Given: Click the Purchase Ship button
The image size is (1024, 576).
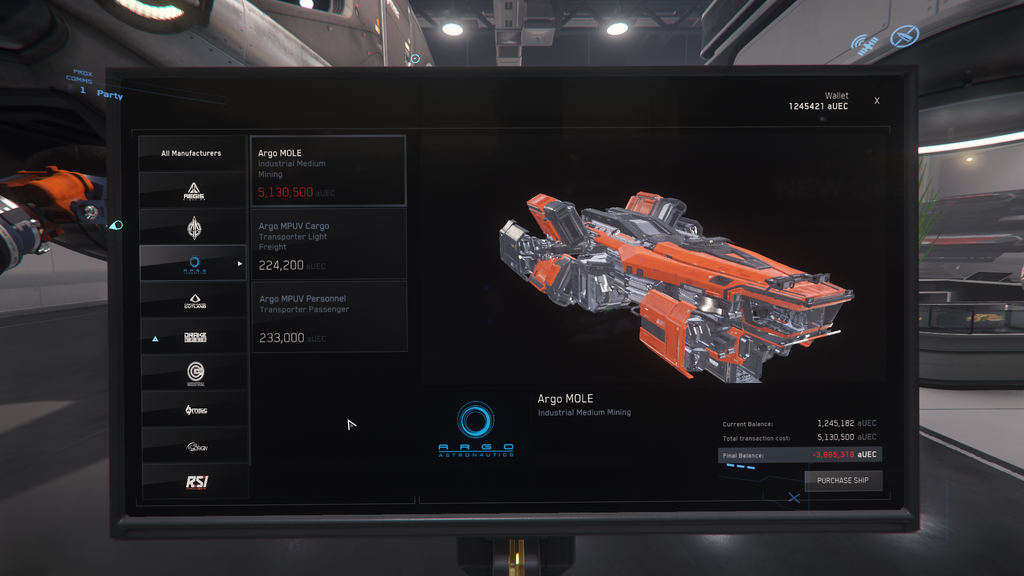Looking at the screenshot, I should tap(843, 481).
